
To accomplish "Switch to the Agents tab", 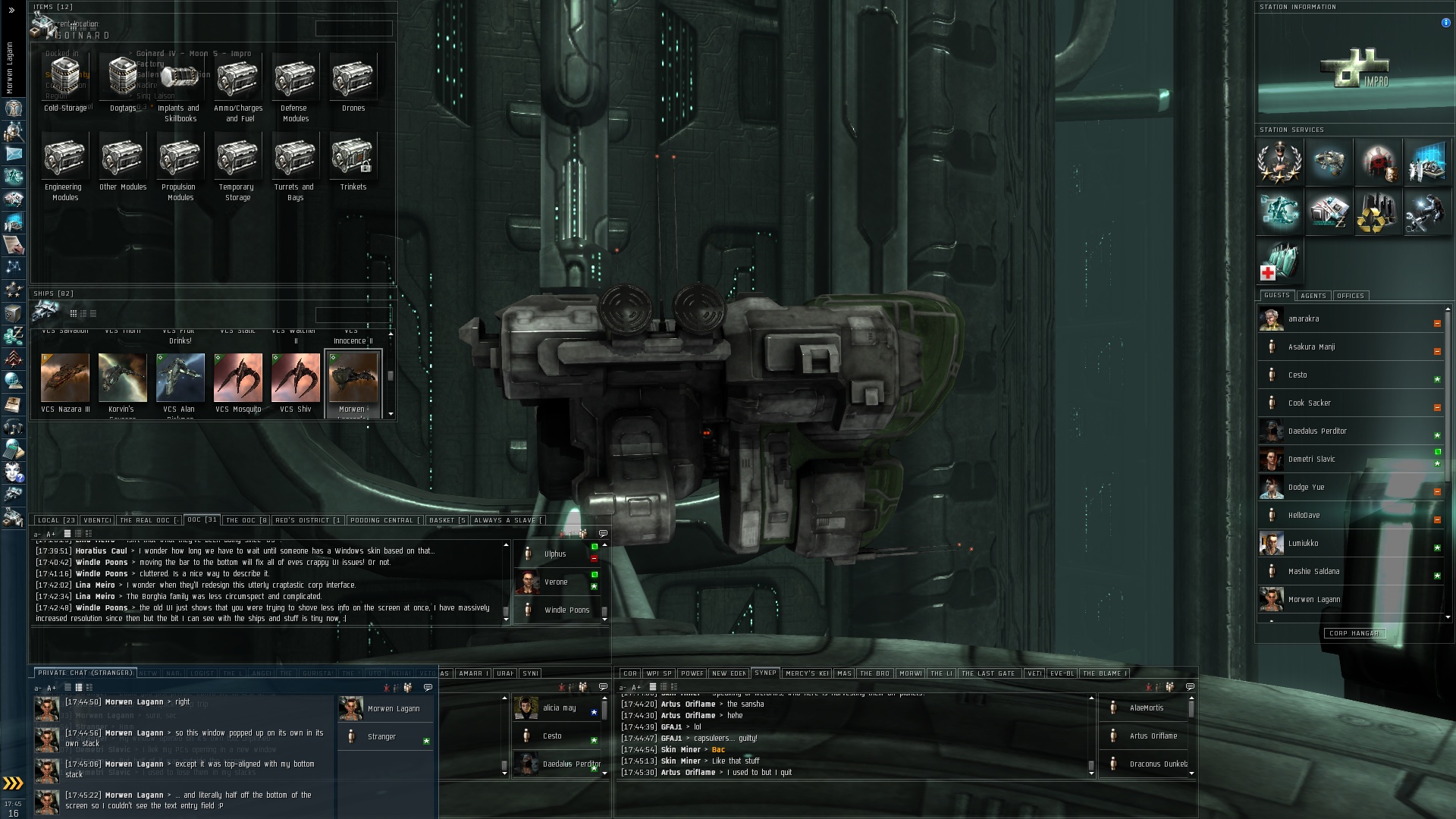I will [x=1313, y=296].
